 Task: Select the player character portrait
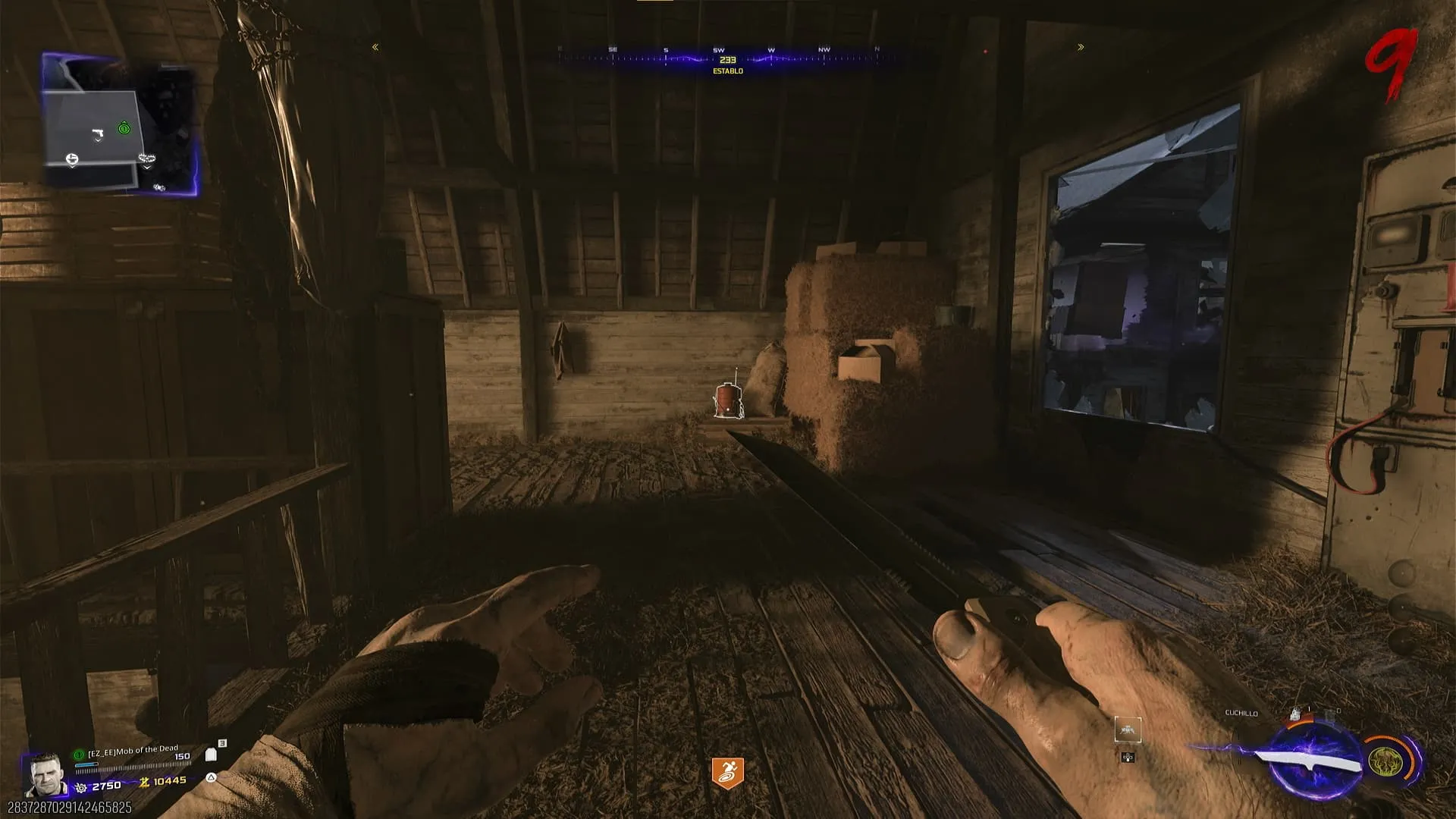click(44, 773)
